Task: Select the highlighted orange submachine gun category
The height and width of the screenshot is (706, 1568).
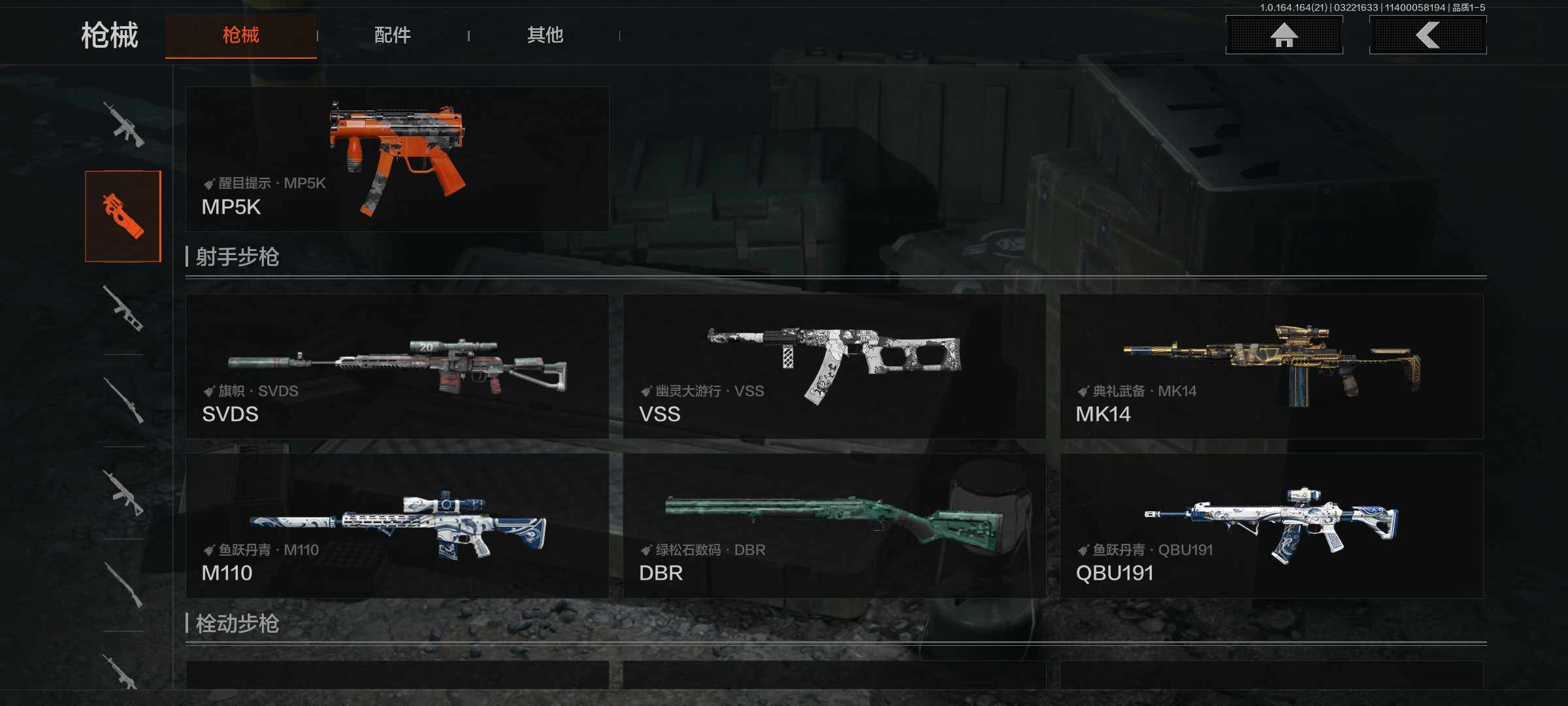Action: point(123,216)
